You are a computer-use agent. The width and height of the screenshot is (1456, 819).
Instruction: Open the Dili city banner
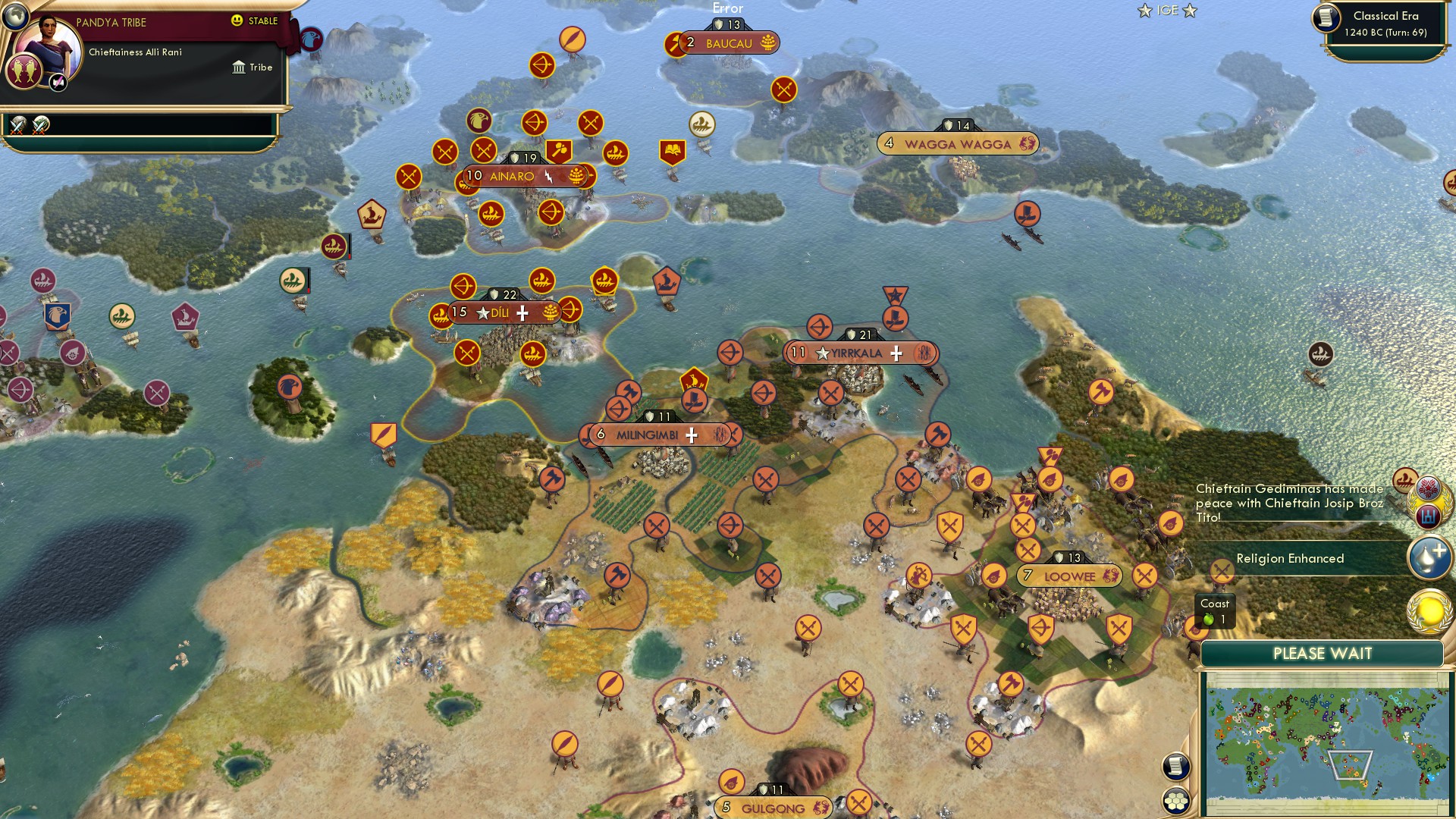pyautogui.click(x=500, y=311)
